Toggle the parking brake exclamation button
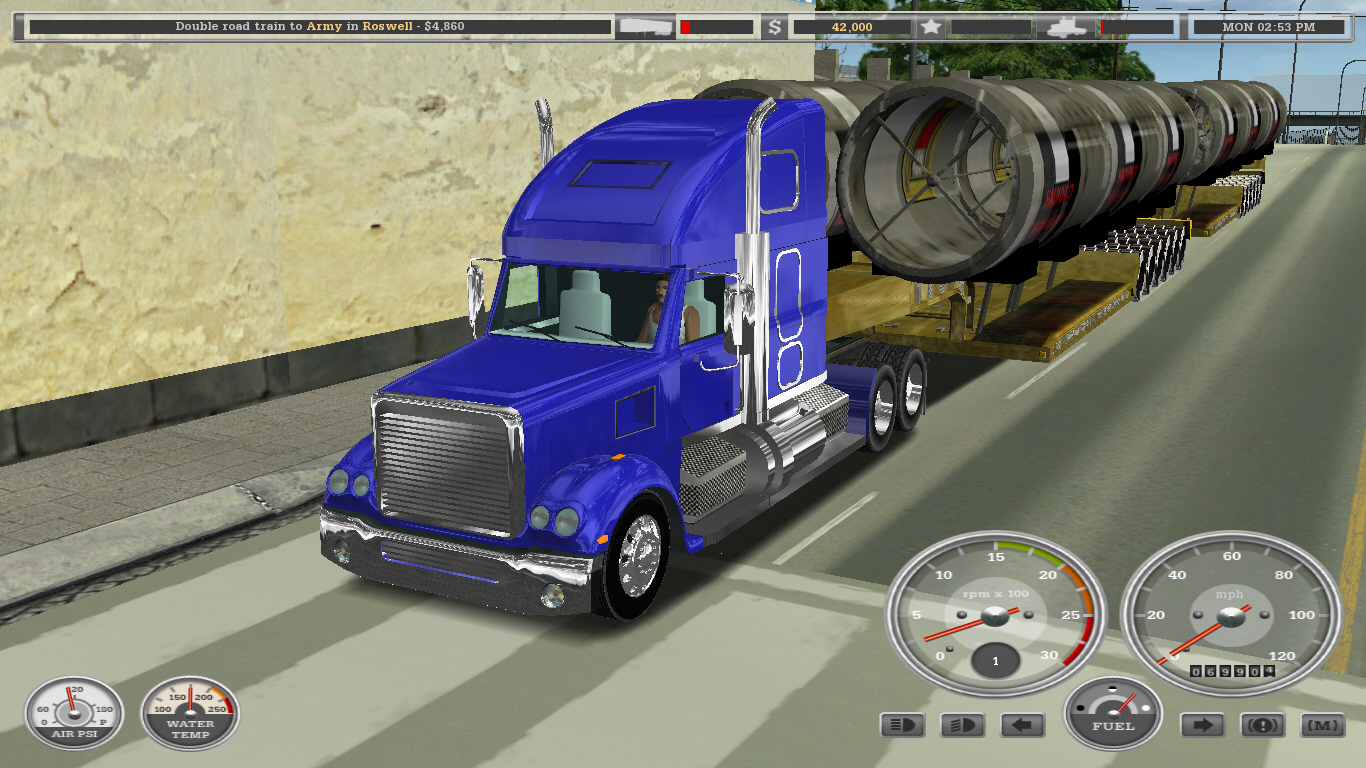The height and width of the screenshot is (768, 1366). click(x=1262, y=725)
